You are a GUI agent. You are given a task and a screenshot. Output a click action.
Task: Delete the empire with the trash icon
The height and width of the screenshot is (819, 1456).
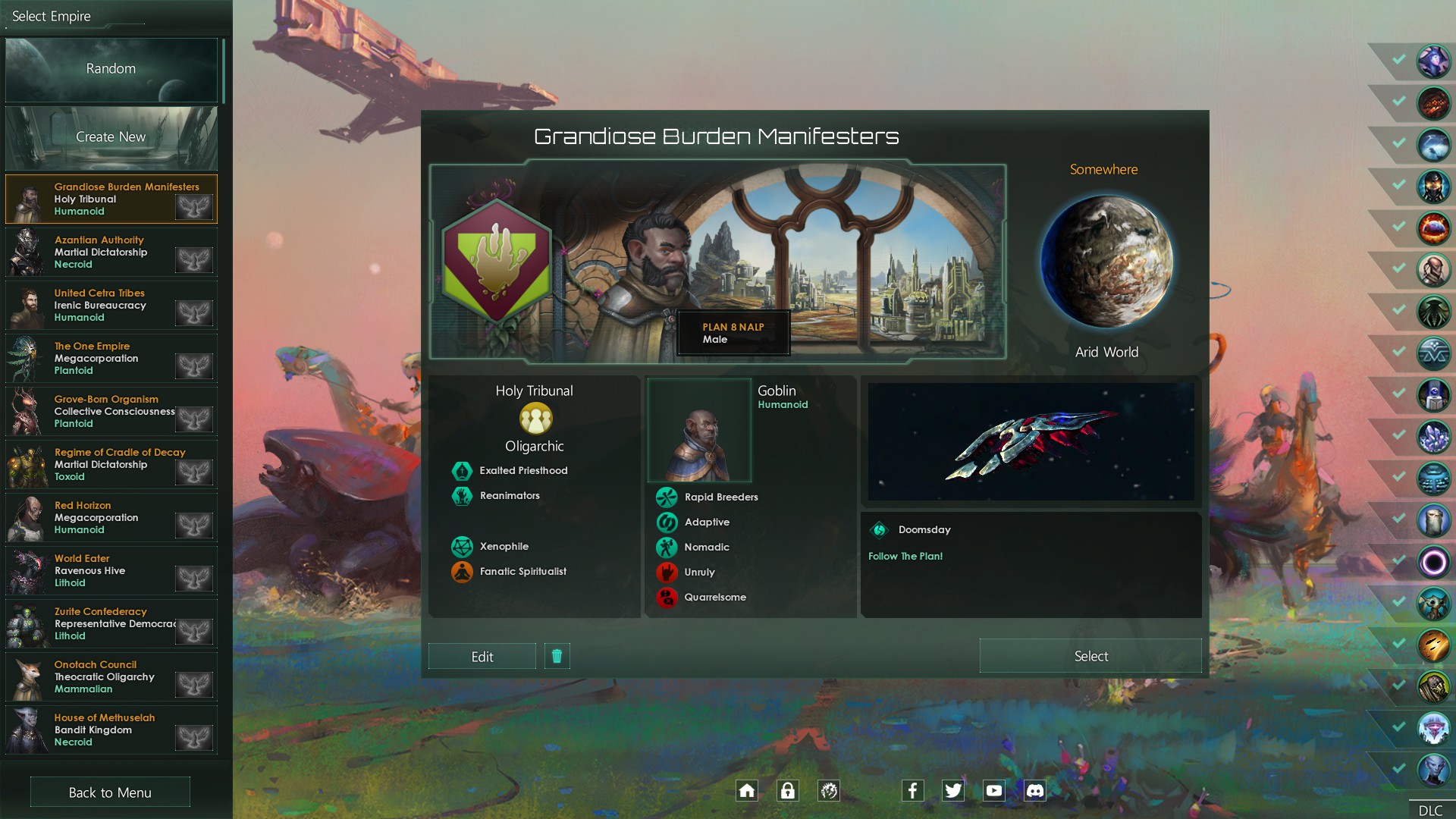[557, 656]
